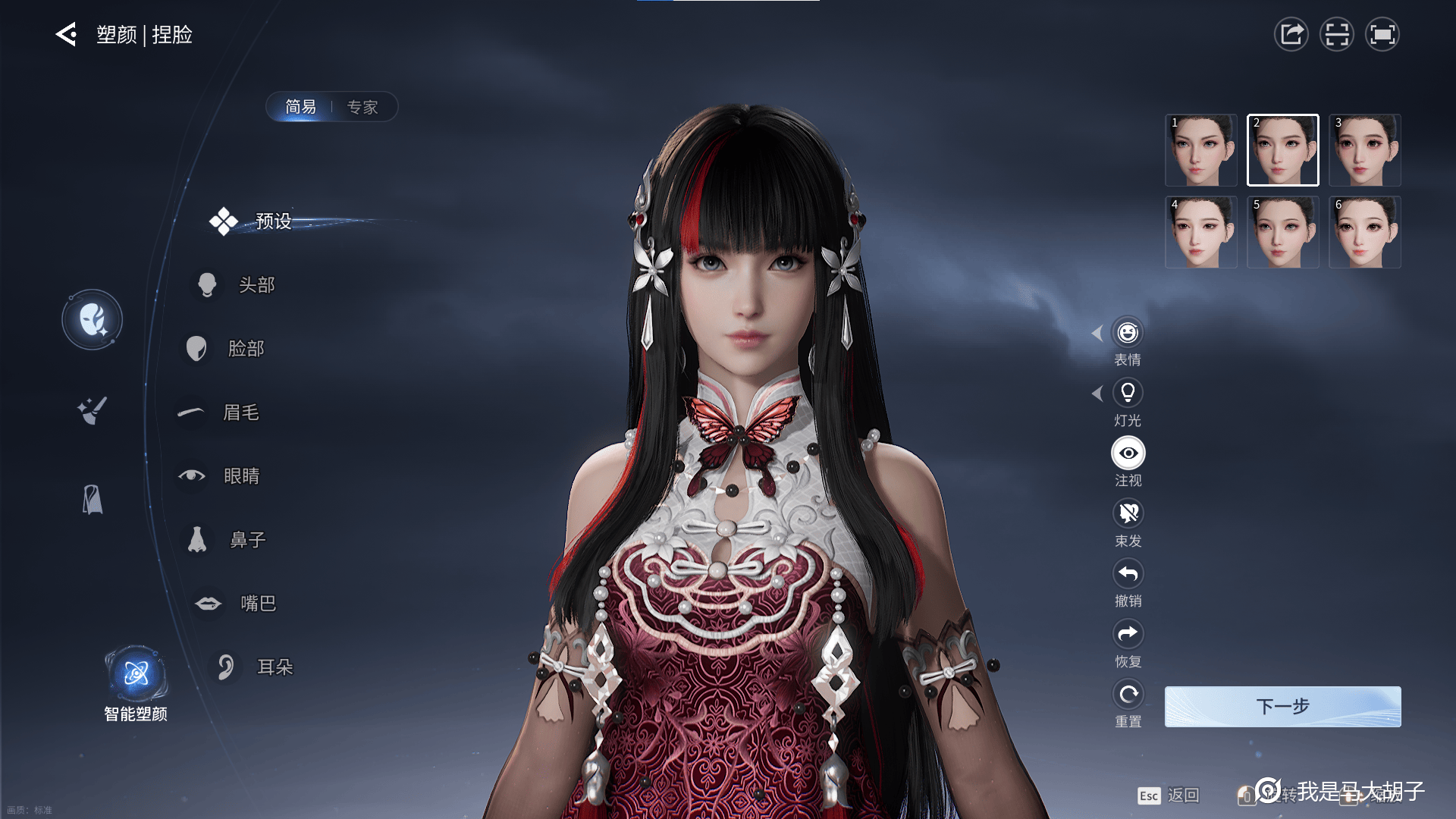1456x819 pixels.
Task: Reset the face with 重置
Action: (1128, 695)
